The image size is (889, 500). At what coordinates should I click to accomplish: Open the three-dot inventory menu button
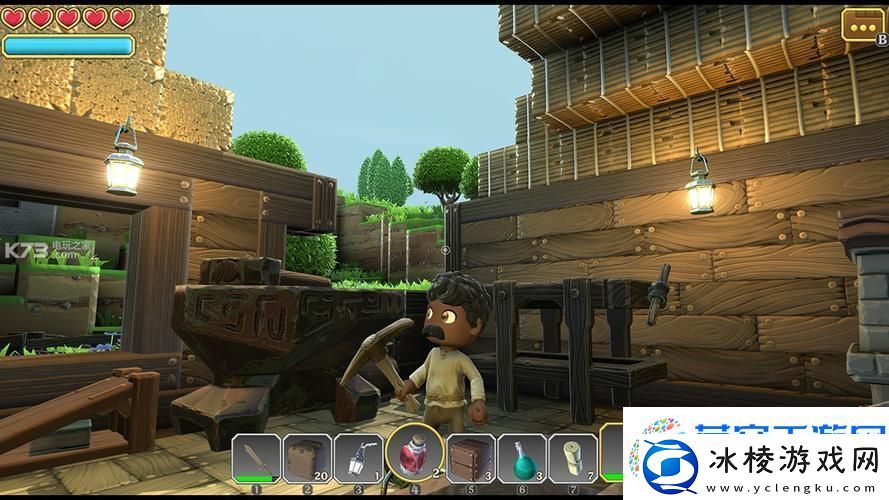[860, 24]
